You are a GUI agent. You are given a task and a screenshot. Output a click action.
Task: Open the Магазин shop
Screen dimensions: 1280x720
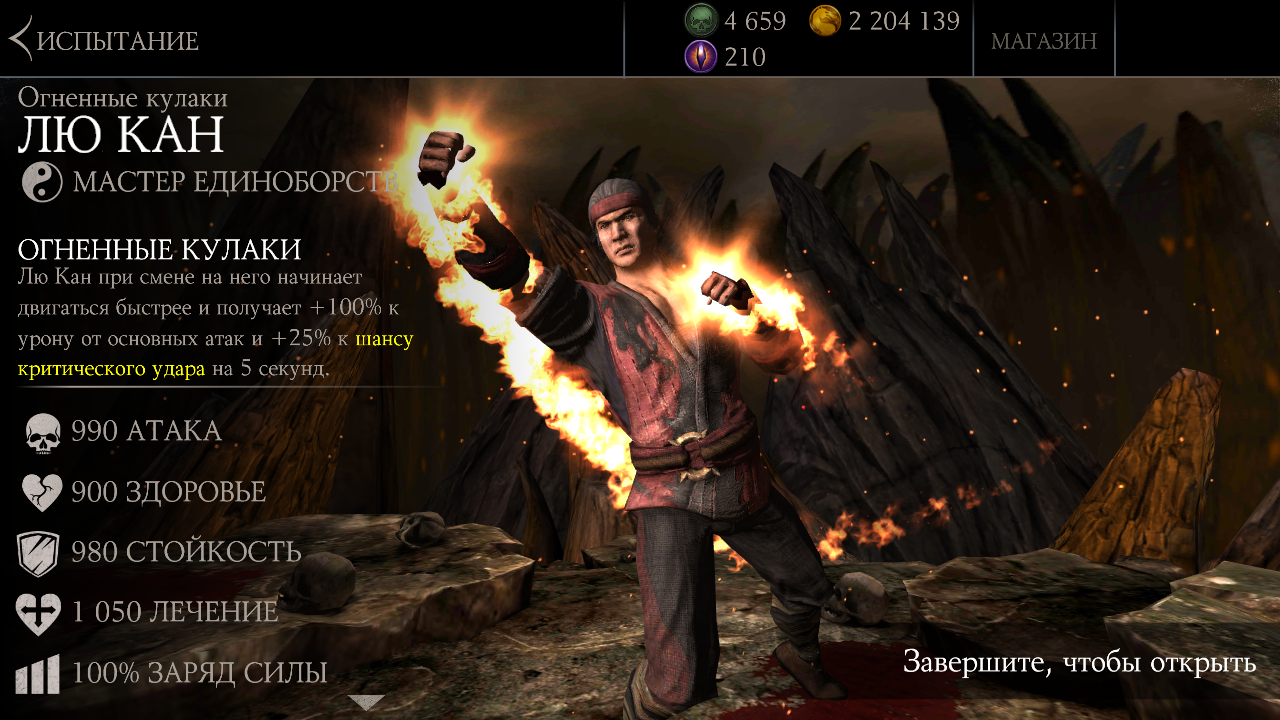1043,41
